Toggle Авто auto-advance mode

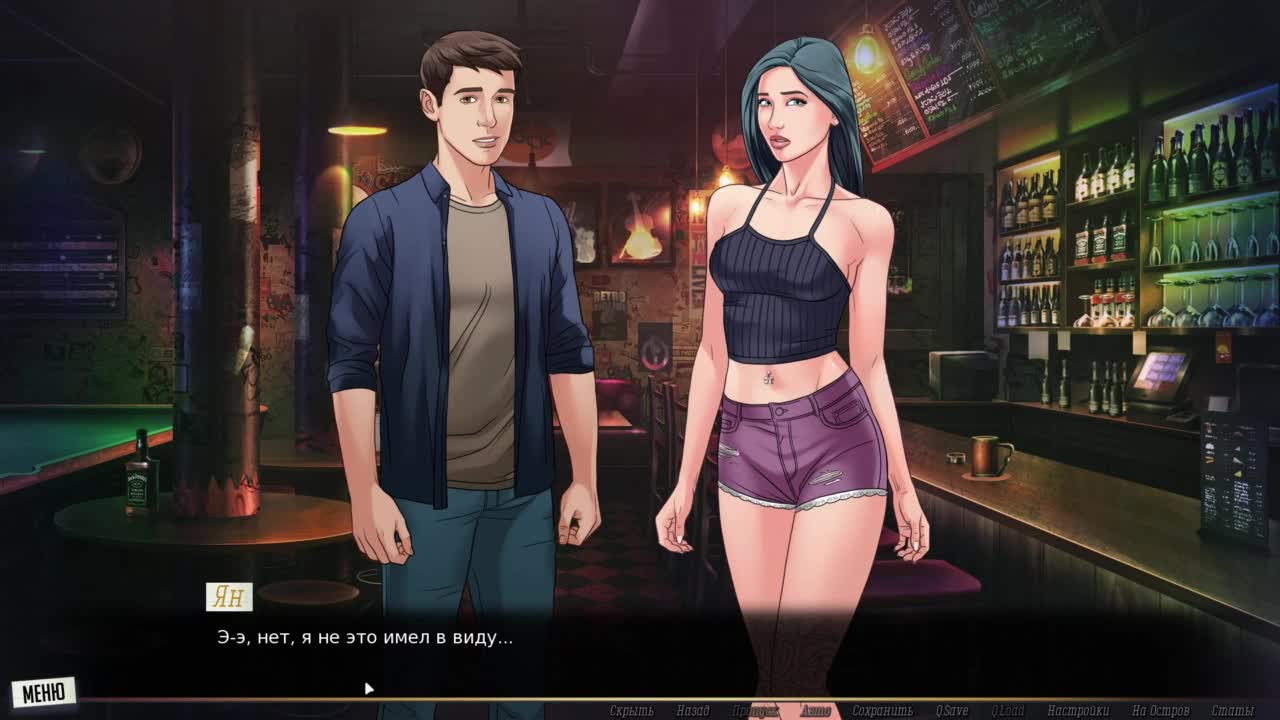click(815, 711)
